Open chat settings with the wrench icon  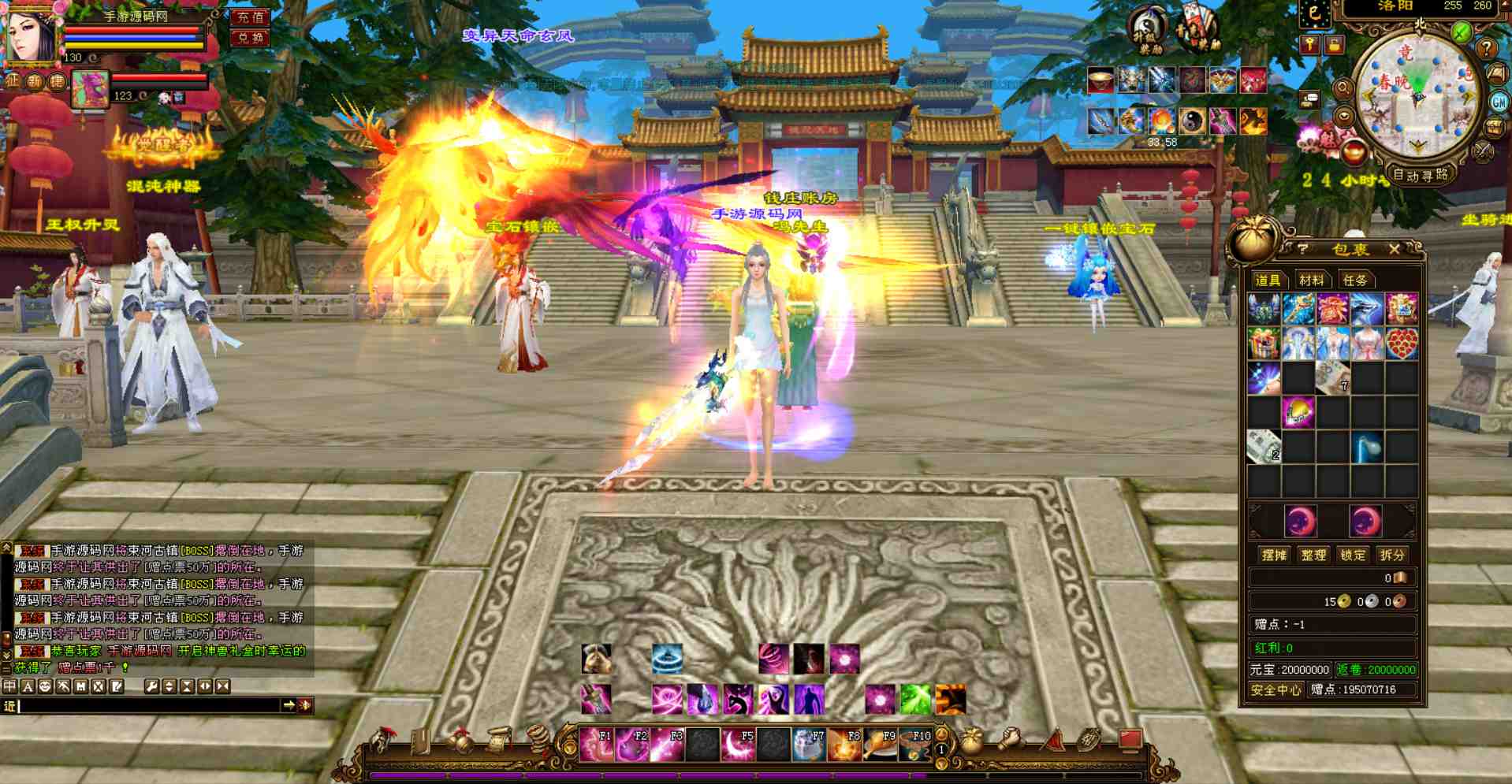click(x=151, y=686)
